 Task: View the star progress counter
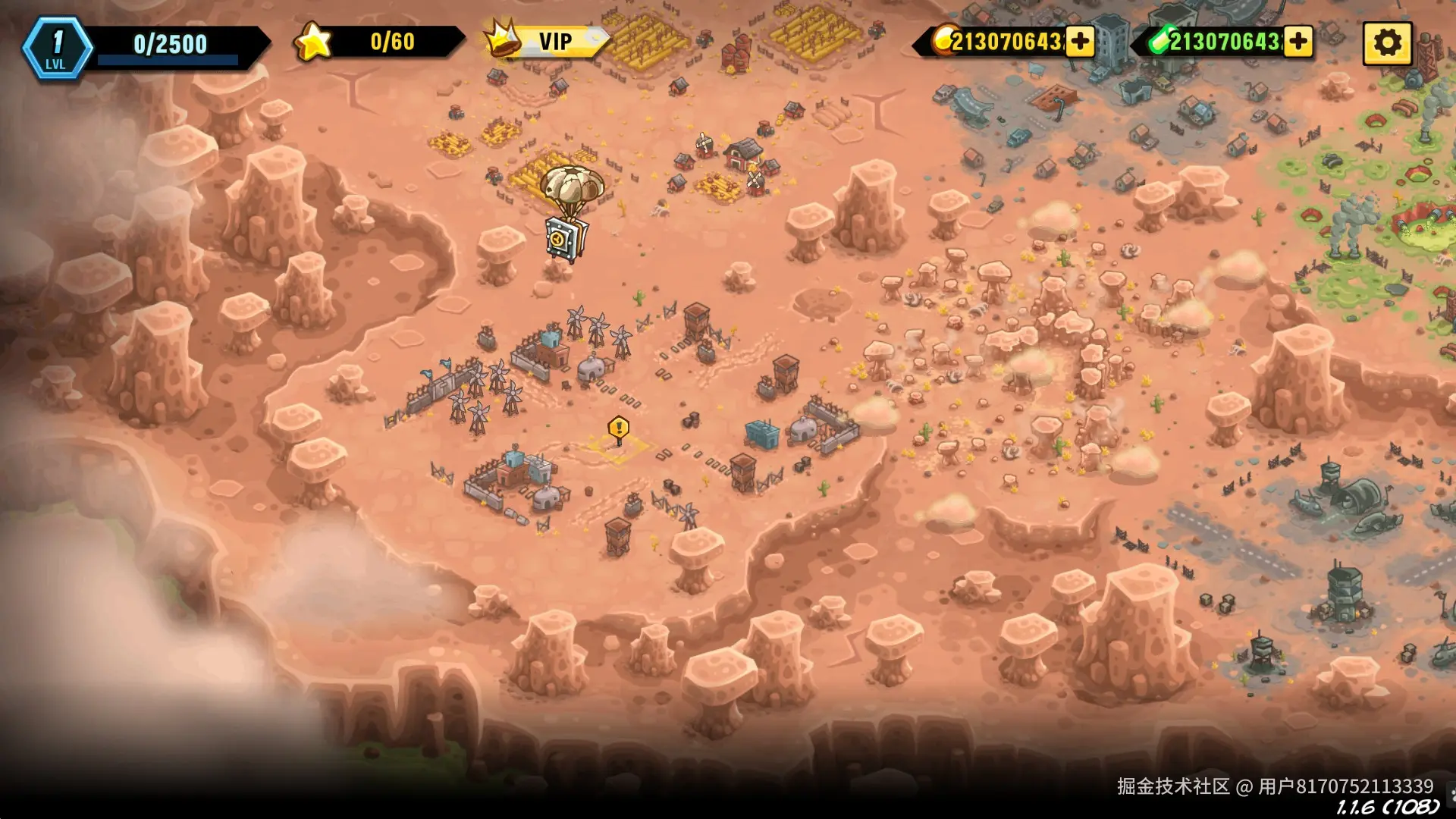(x=379, y=42)
